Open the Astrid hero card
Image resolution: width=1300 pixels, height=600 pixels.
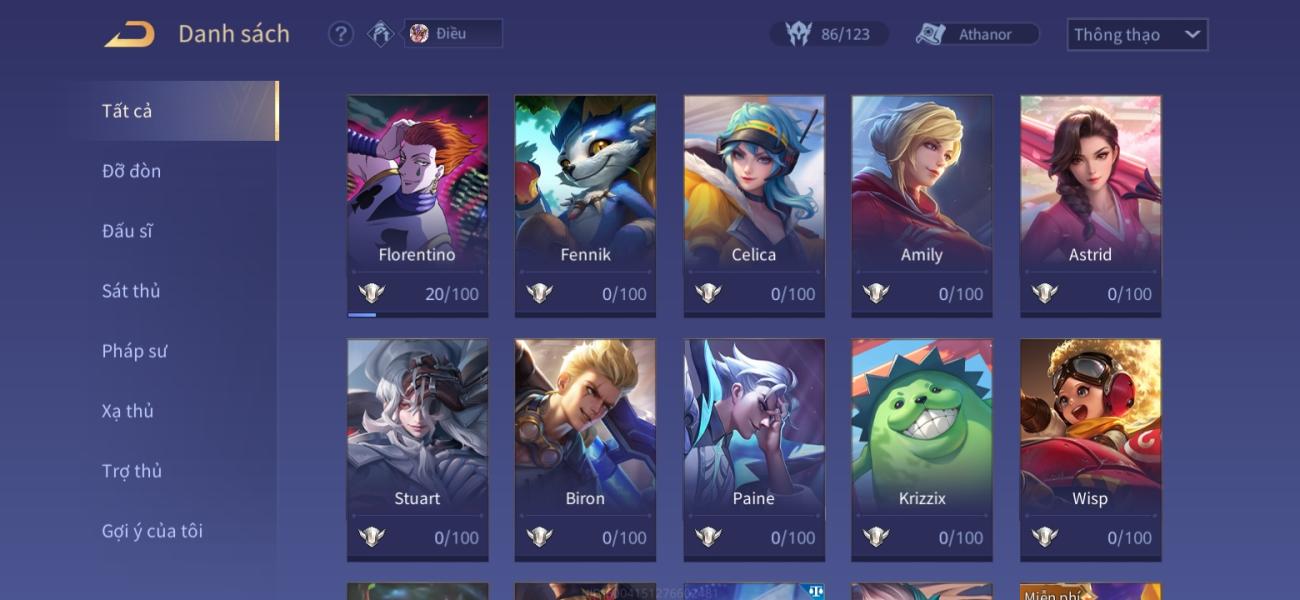(x=1090, y=205)
